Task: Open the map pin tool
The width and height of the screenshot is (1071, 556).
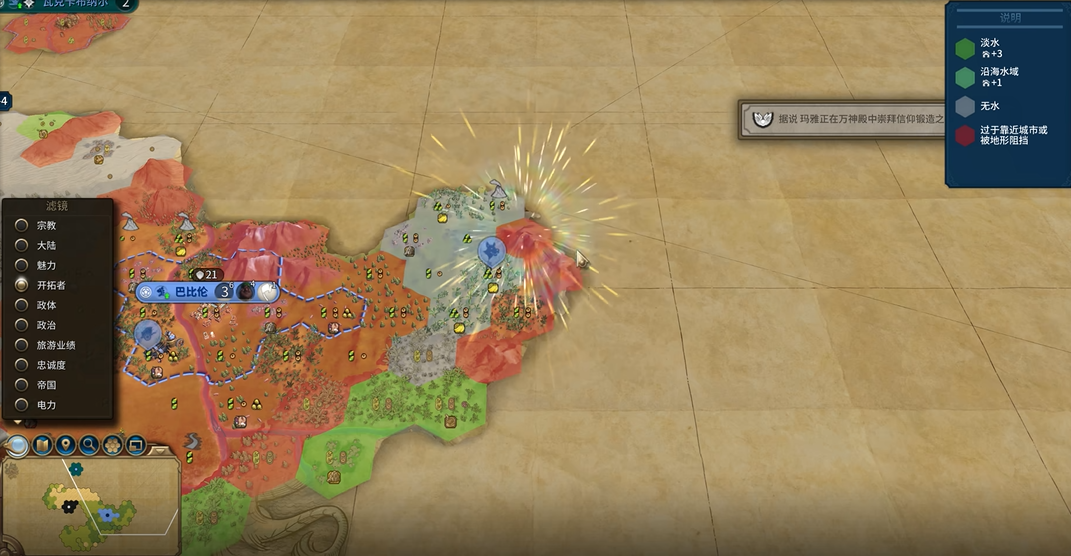Action: [66, 444]
